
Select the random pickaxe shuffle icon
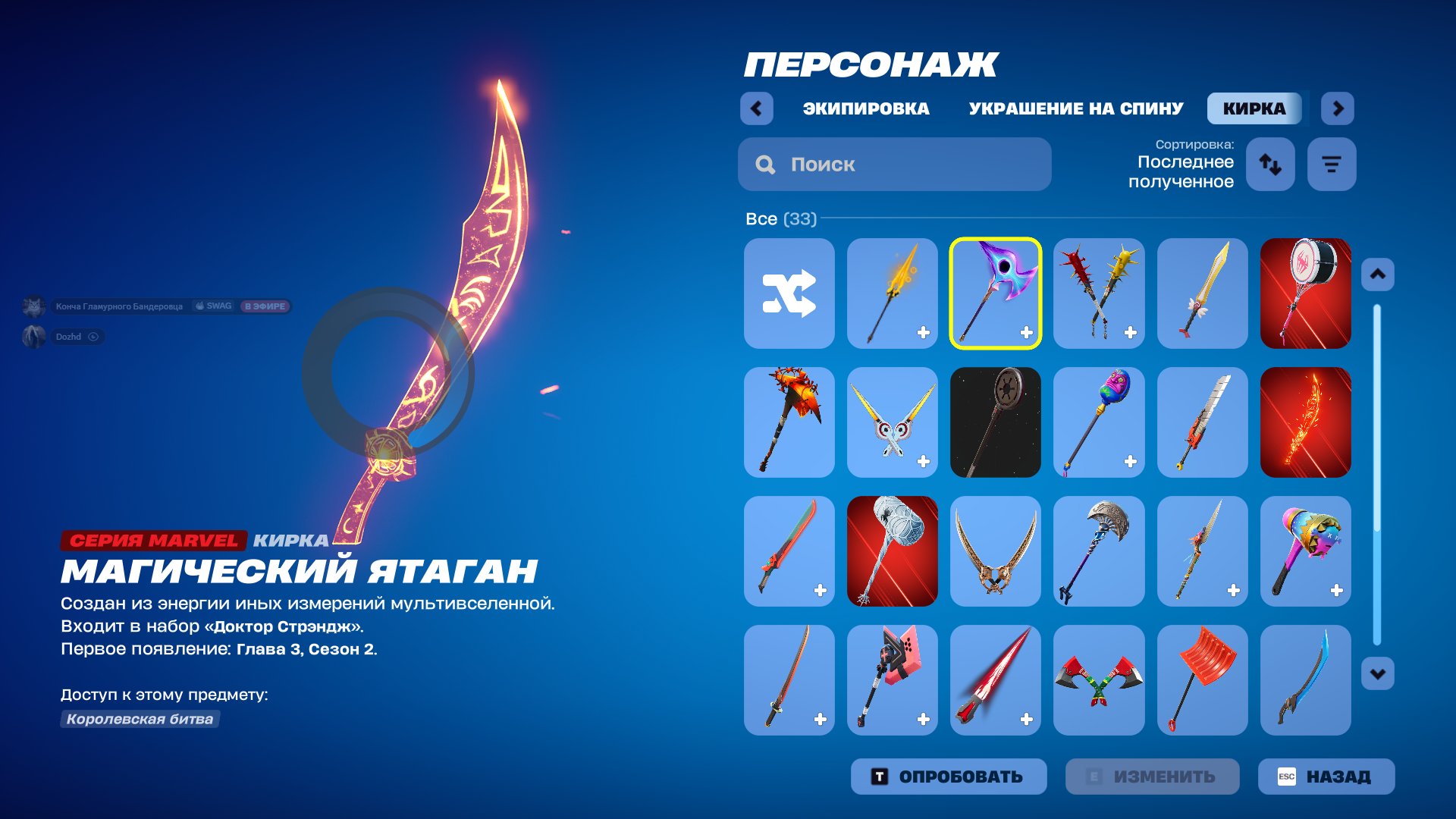pyautogui.click(x=789, y=294)
